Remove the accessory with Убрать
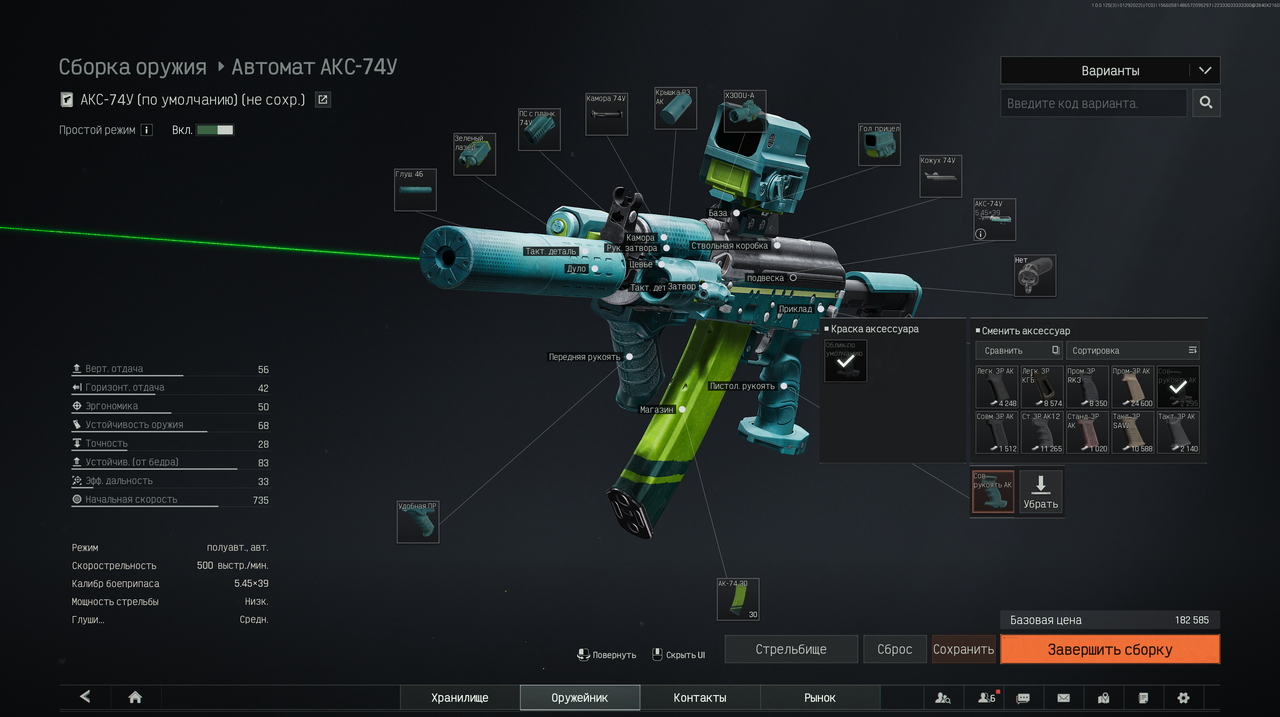The height and width of the screenshot is (717, 1280). point(1040,492)
